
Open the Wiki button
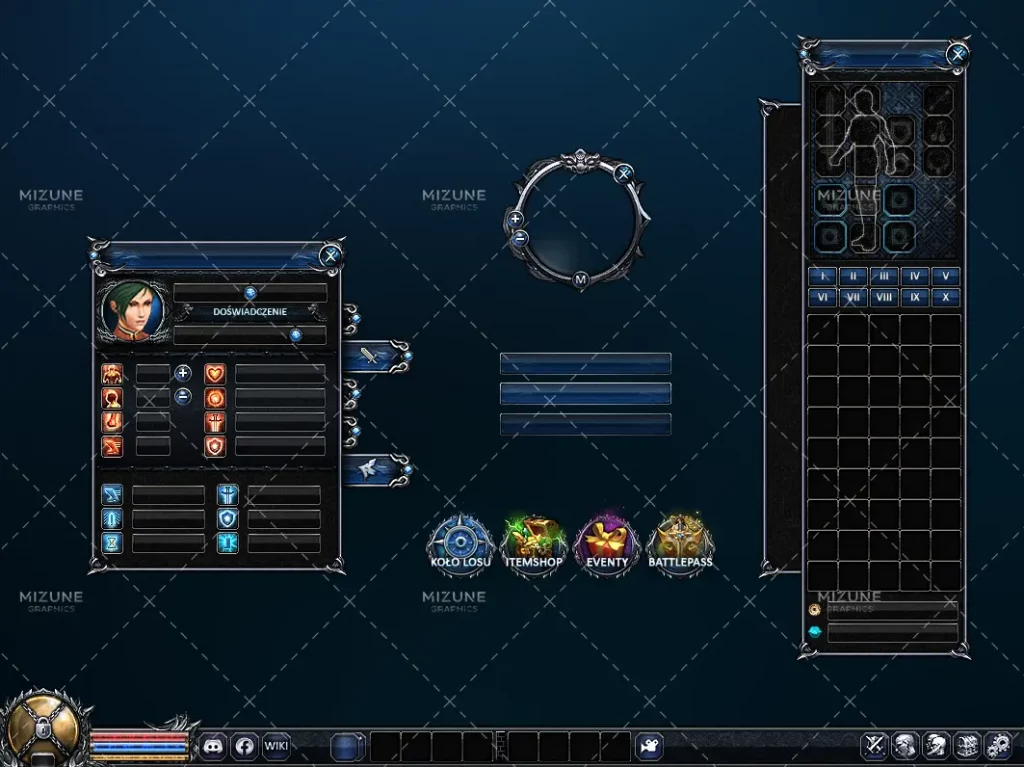pyautogui.click(x=276, y=745)
